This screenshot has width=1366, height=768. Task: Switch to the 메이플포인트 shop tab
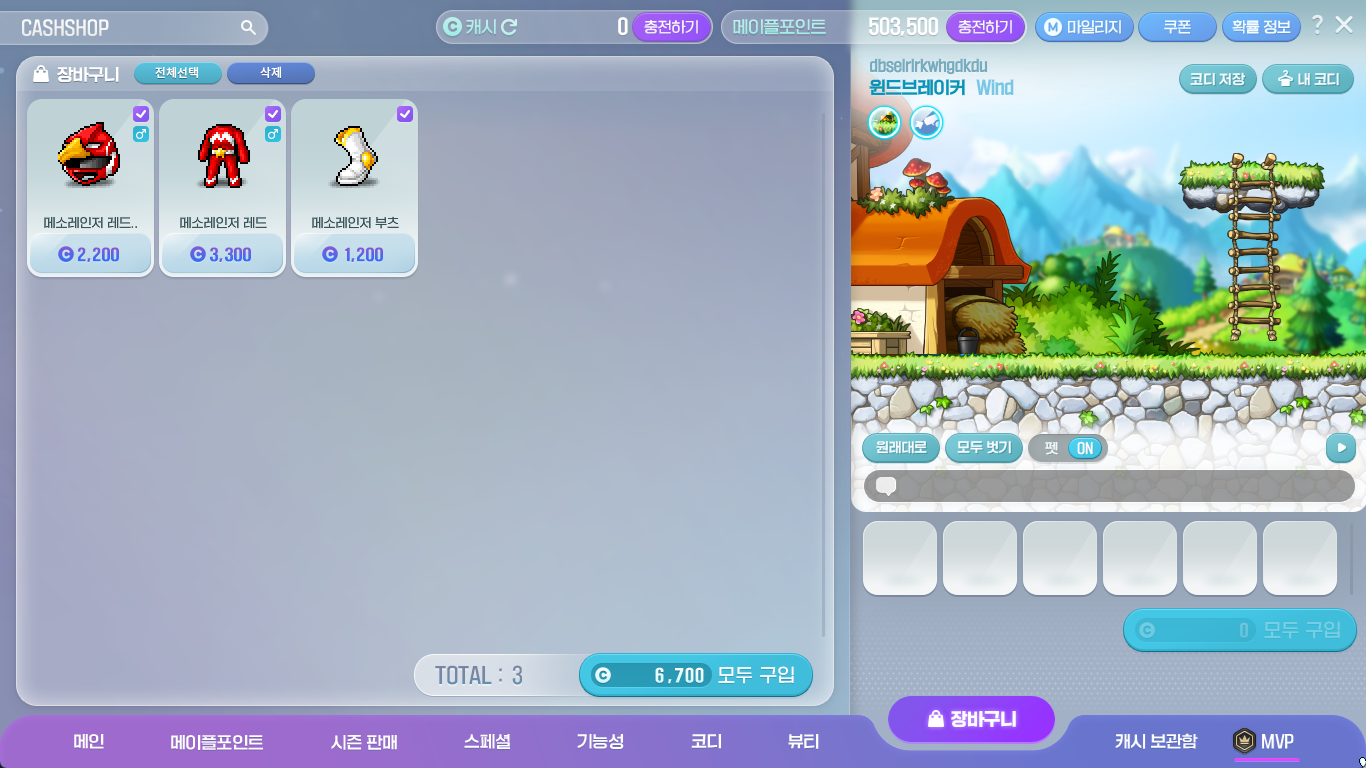pyautogui.click(x=217, y=742)
